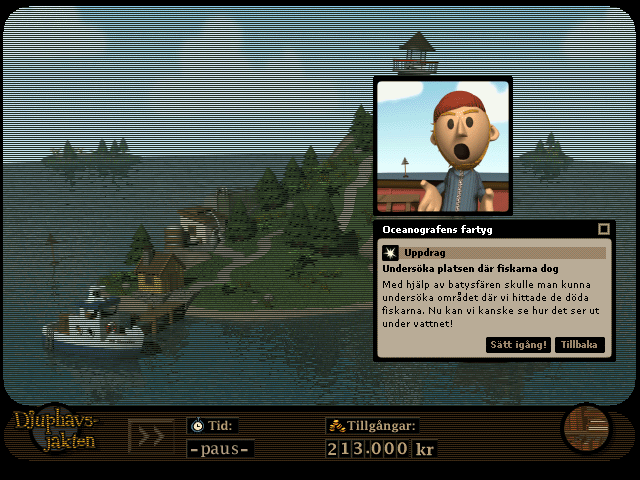Image resolution: width=640 pixels, height=480 pixels.
Task: Go back with the Tillbaka button
Action: pos(580,344)
